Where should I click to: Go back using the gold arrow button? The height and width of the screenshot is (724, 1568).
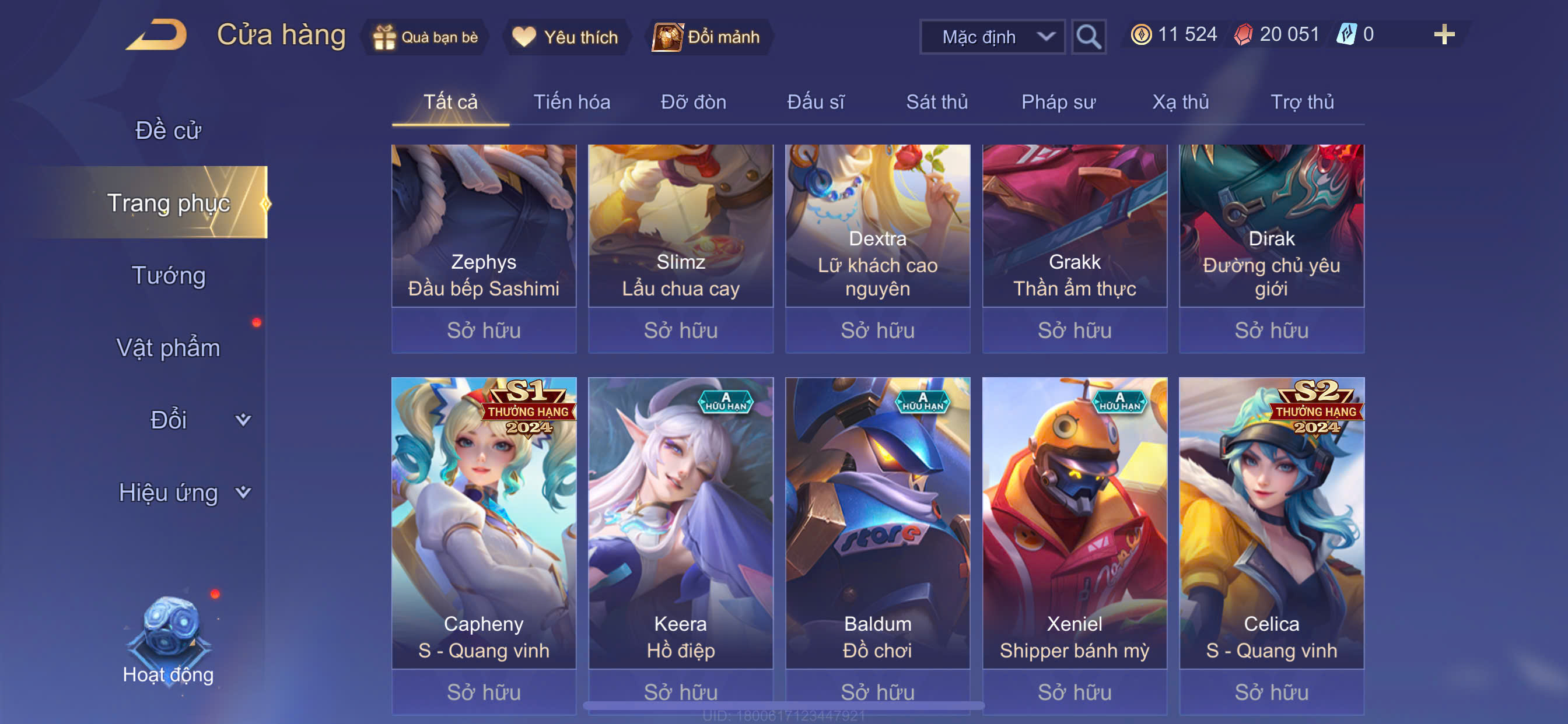[x=157, y=36]
